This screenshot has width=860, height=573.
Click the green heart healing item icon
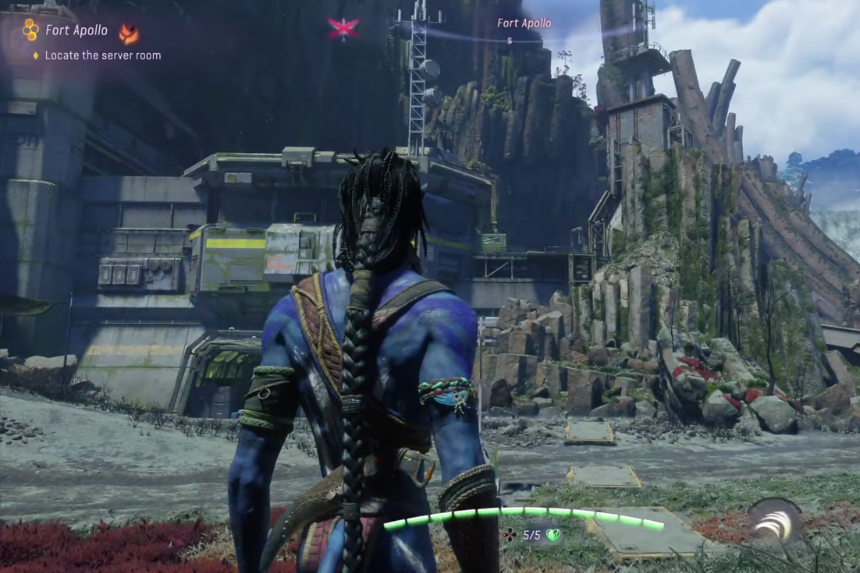[x=552, y=535]
